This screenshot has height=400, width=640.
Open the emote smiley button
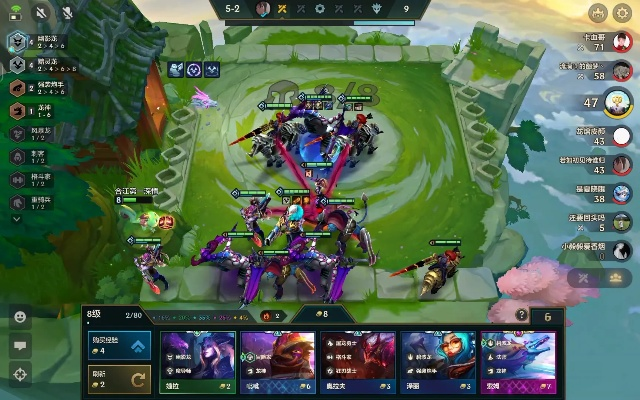click(19, 316)
